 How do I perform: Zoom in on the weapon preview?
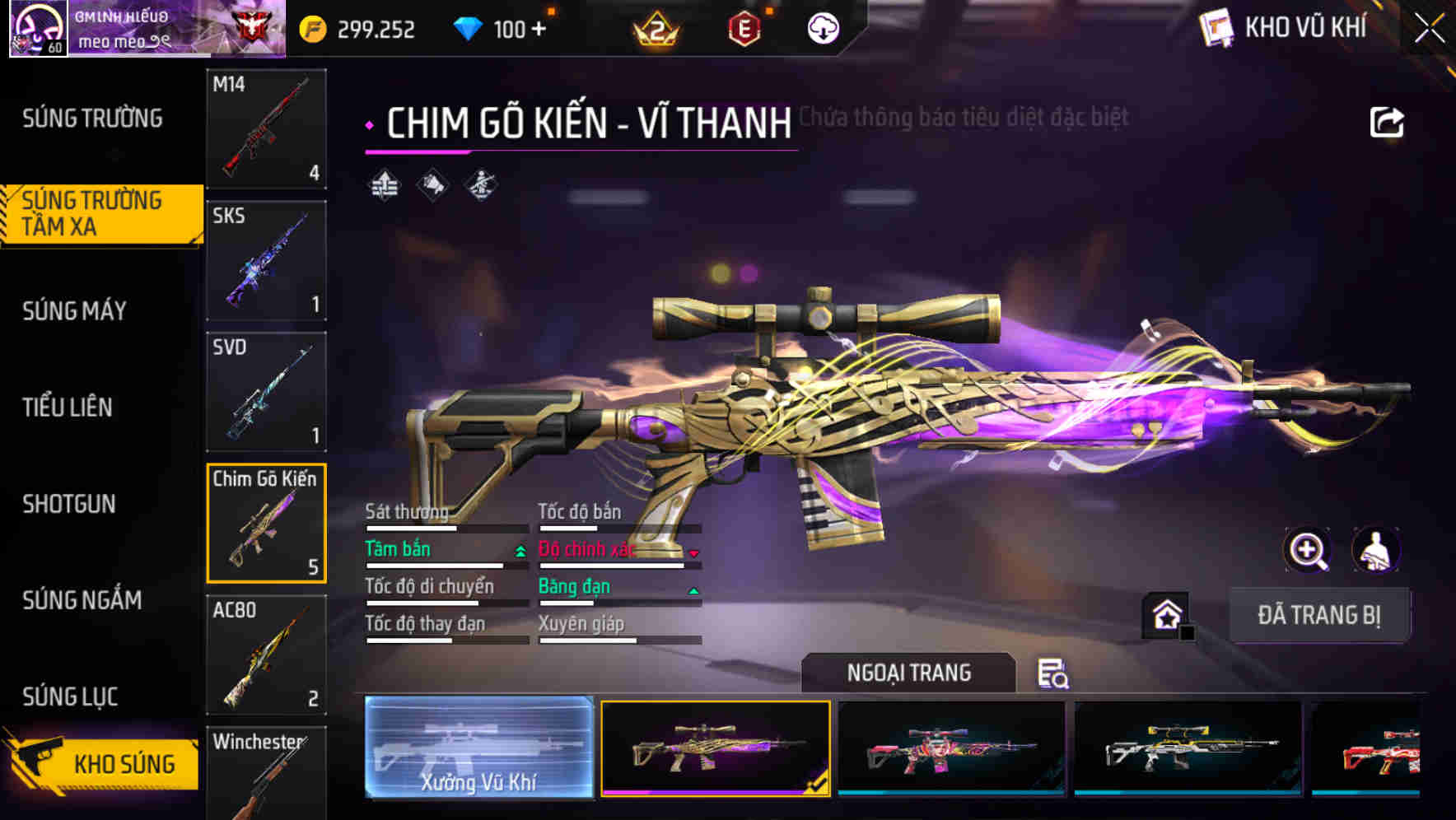[1308, 550]
